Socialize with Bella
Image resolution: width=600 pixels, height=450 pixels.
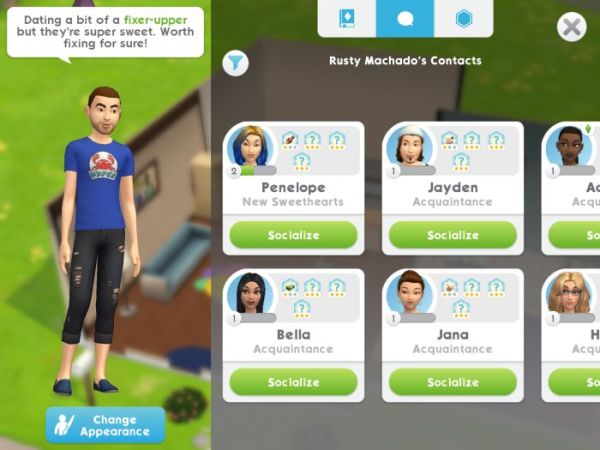click(x=293, y=382)
